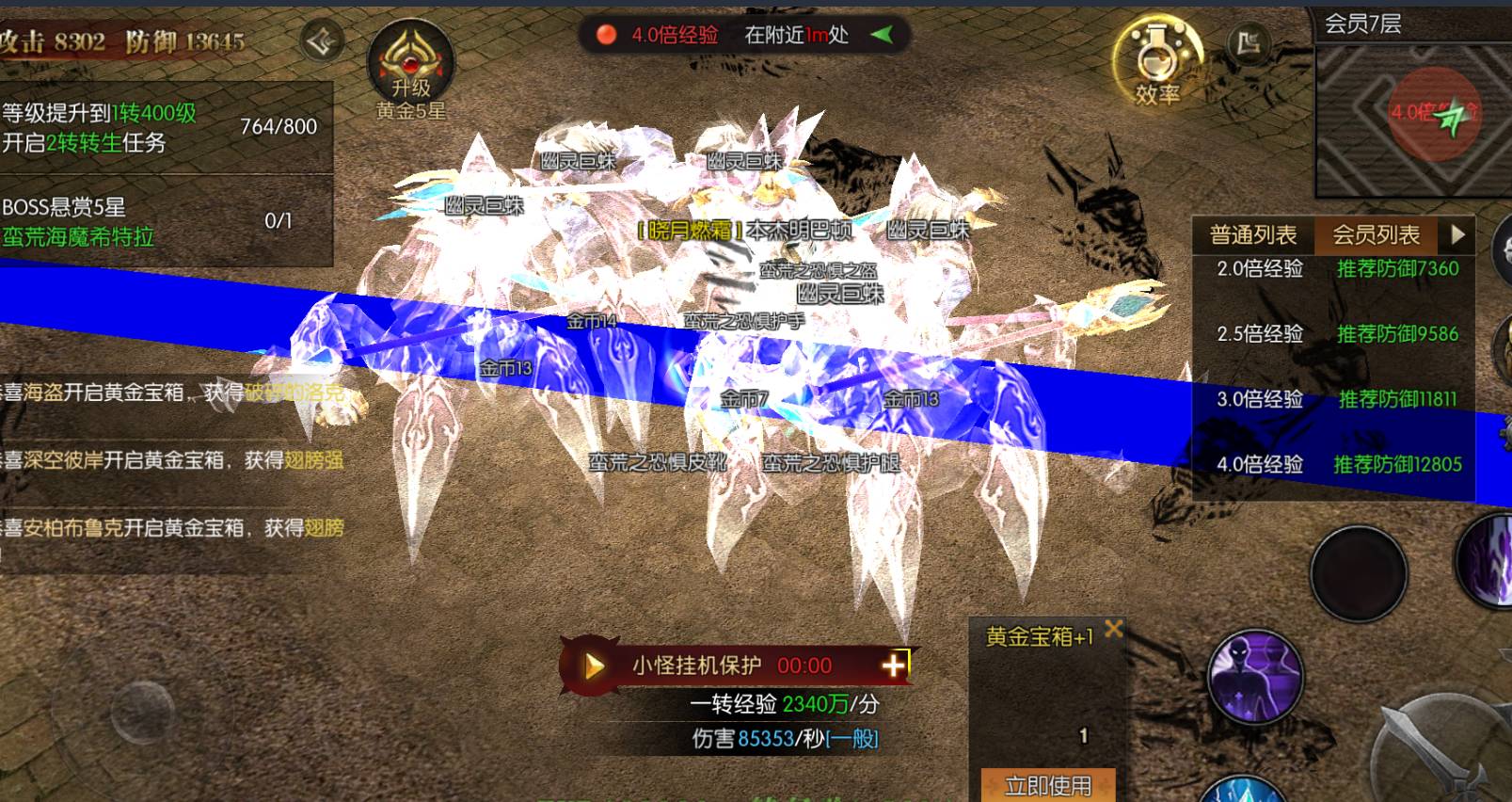Click the 4.0倍经验 navigation banner

743,36
